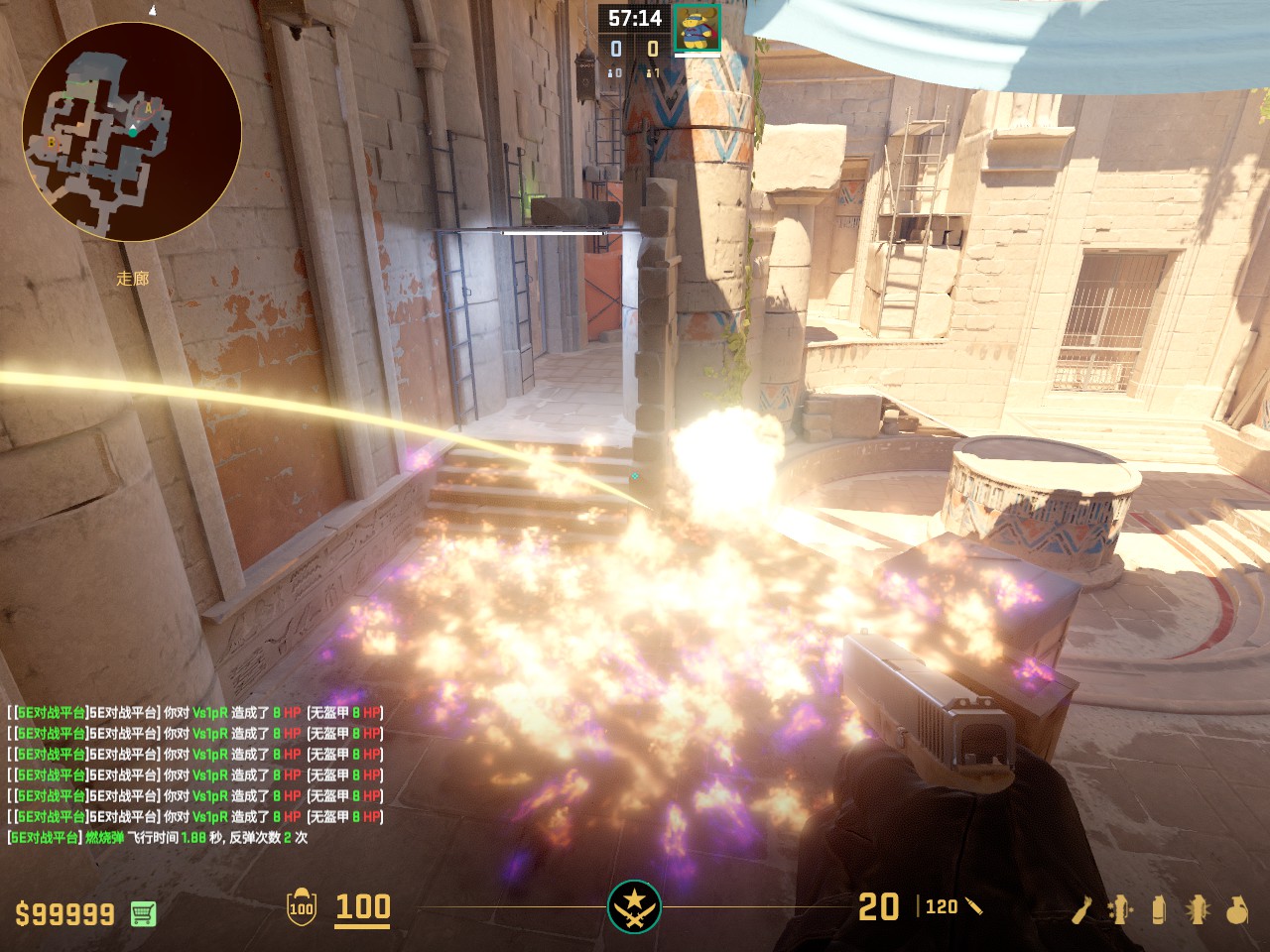Click the Terrorist team emblem
The image size is (1270, 952).
coord(634,906)
